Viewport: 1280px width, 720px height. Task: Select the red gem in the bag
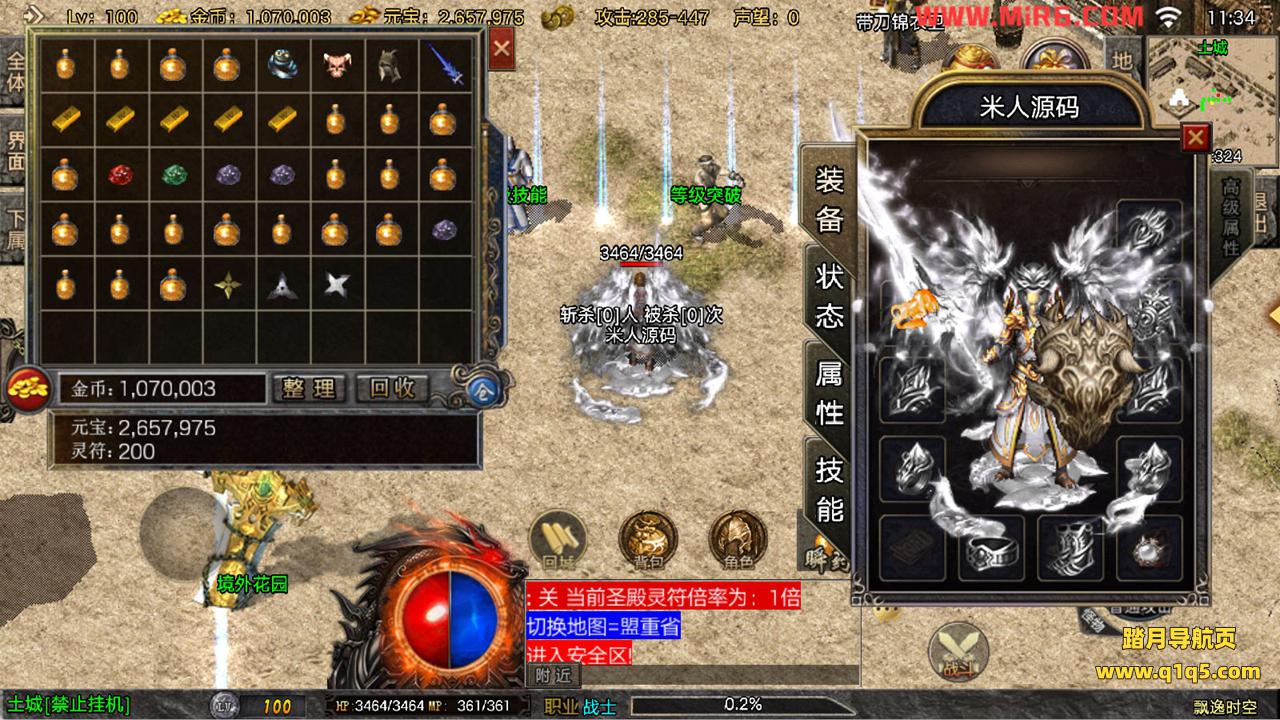(x=120, y=176)
